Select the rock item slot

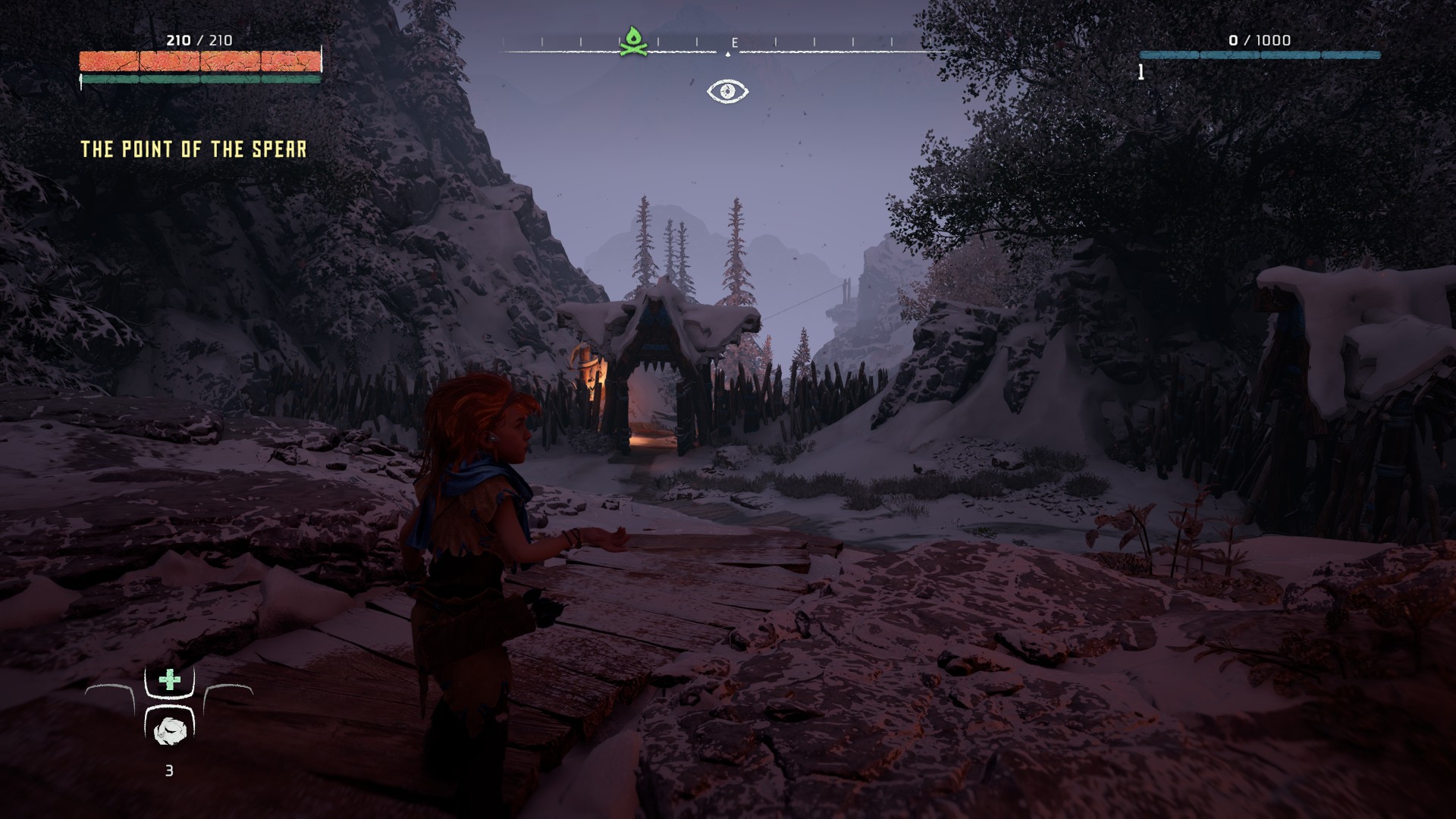(x=169, y=731)
